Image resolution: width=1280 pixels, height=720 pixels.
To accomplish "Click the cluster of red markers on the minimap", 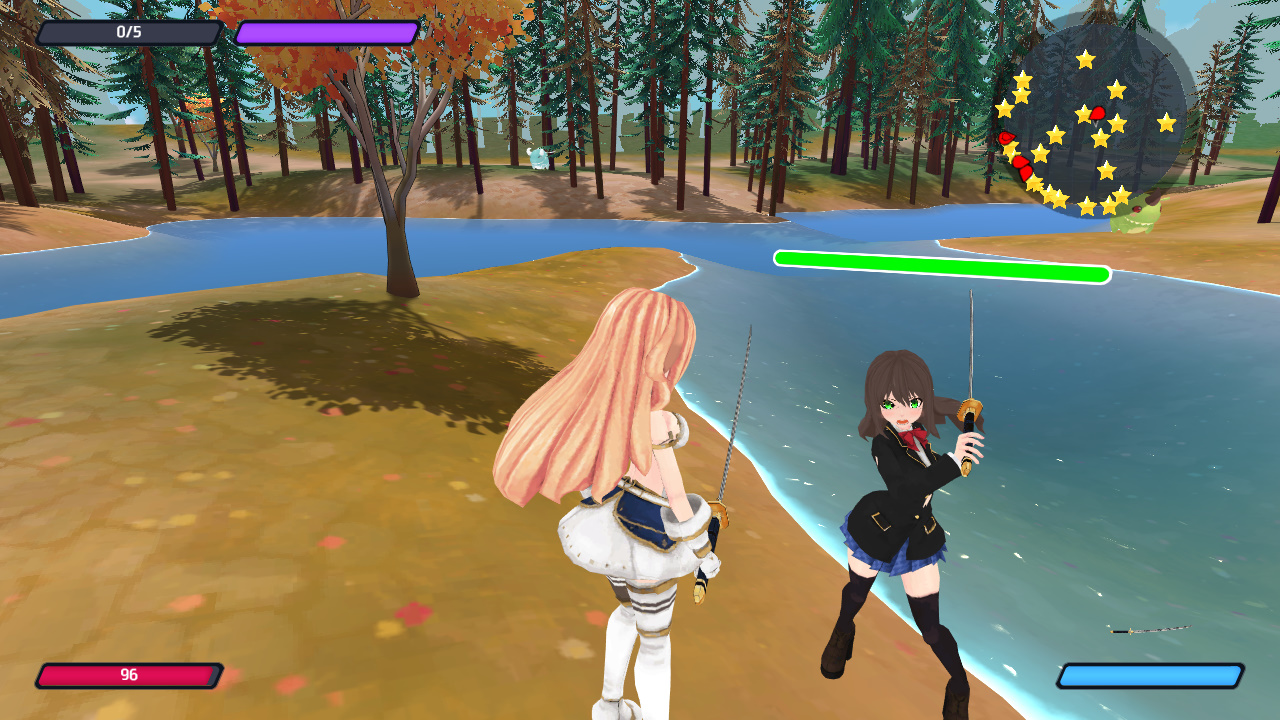I will [x=1021, y=166].
